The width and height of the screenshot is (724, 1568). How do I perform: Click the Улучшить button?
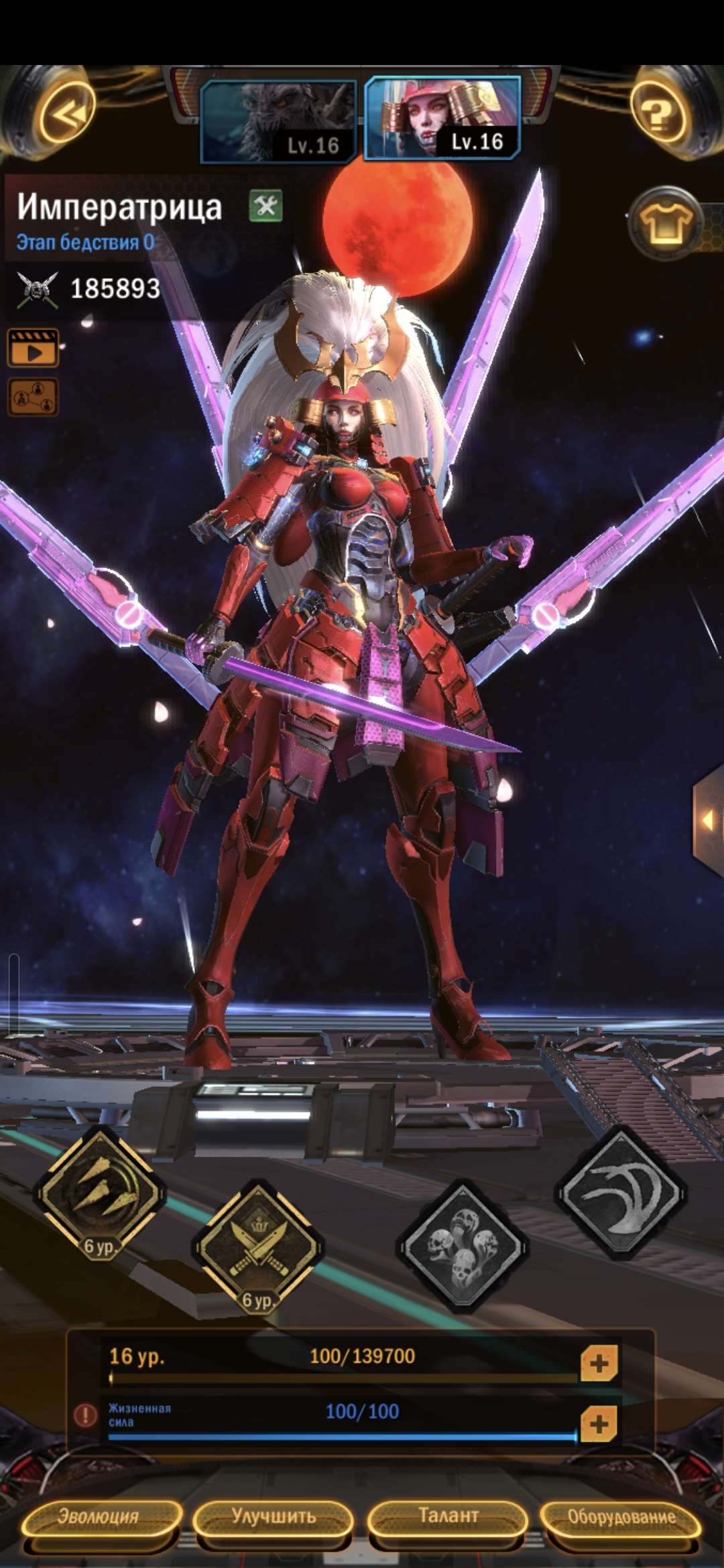pyautogui.click(x=274, y=1517)
